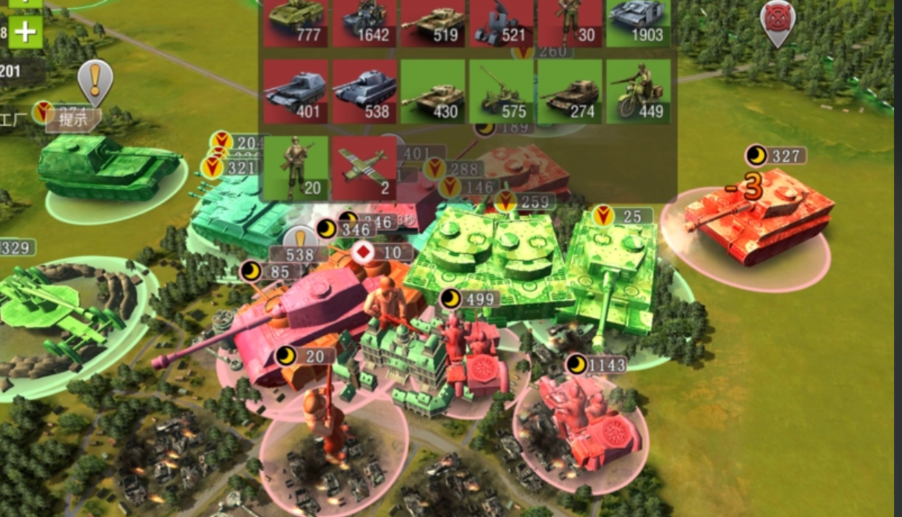Select the rifleman card with 20 troops

pyautogui.click(x=297, y=168)
